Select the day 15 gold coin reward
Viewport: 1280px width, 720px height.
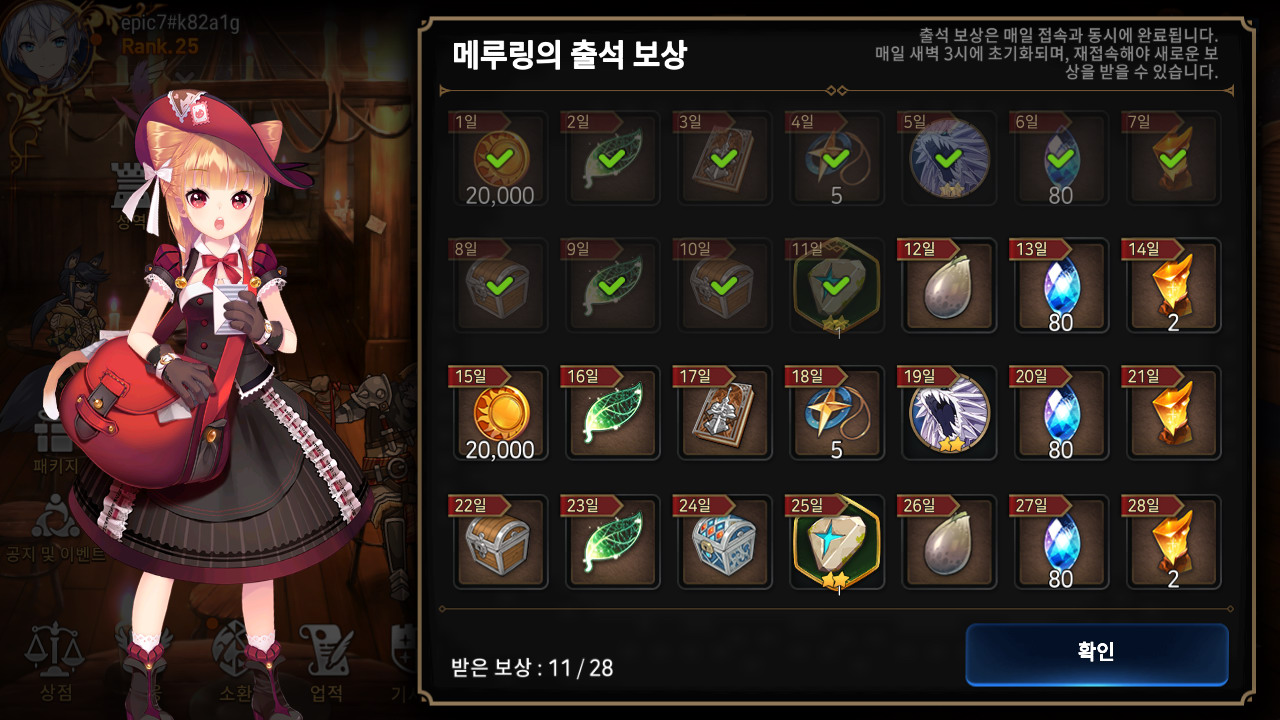pos(500,414)
